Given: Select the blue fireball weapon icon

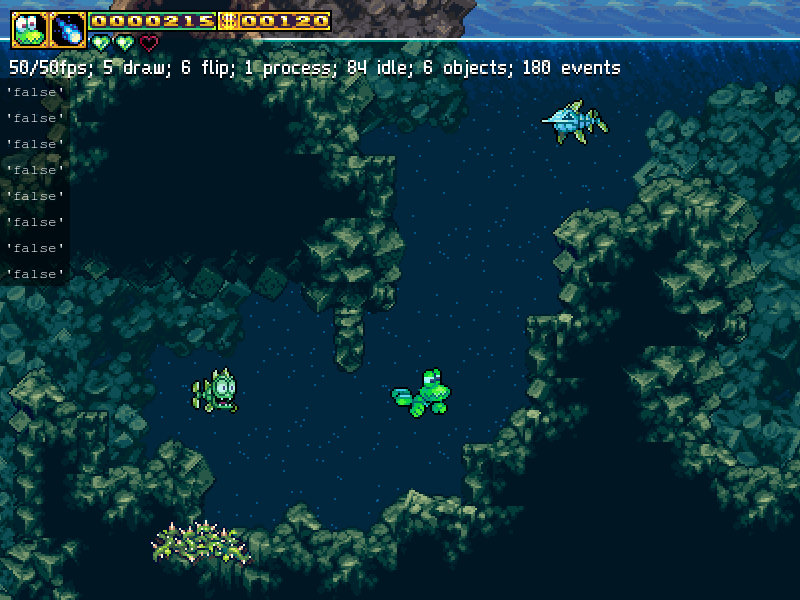Looking at the screenshot, I should coord(68,29).
